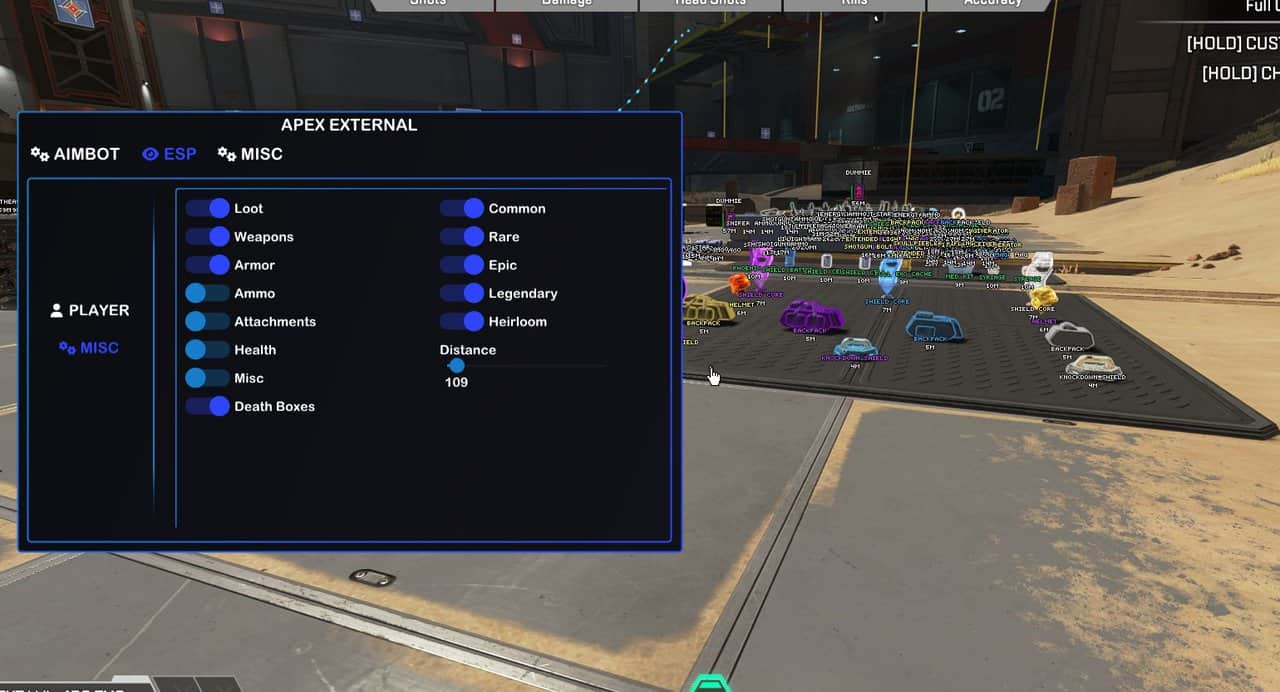Toggle the Loot switch

point(207,208)
